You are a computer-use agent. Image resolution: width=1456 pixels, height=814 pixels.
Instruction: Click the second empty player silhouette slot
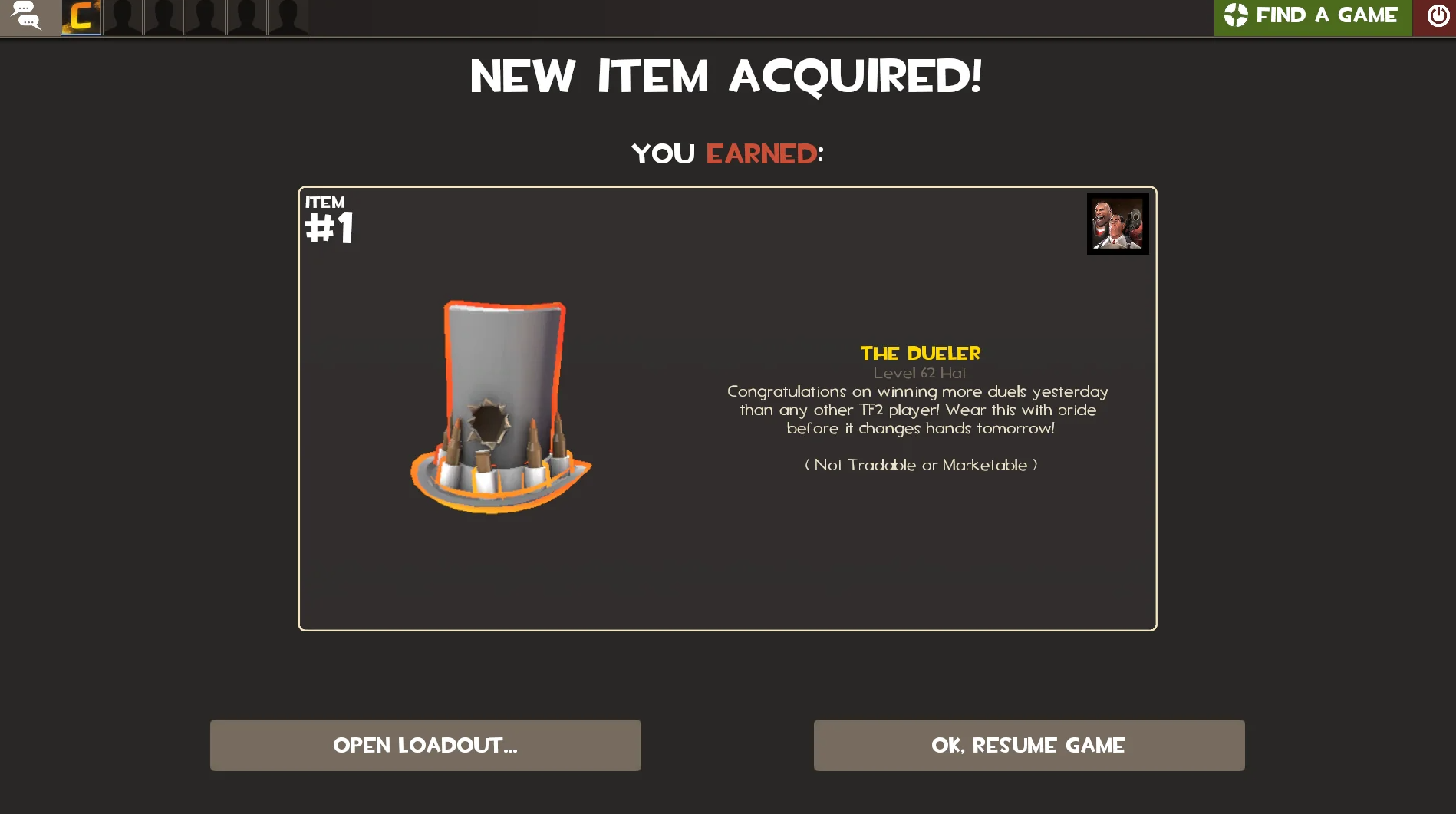tap(164, 17)
